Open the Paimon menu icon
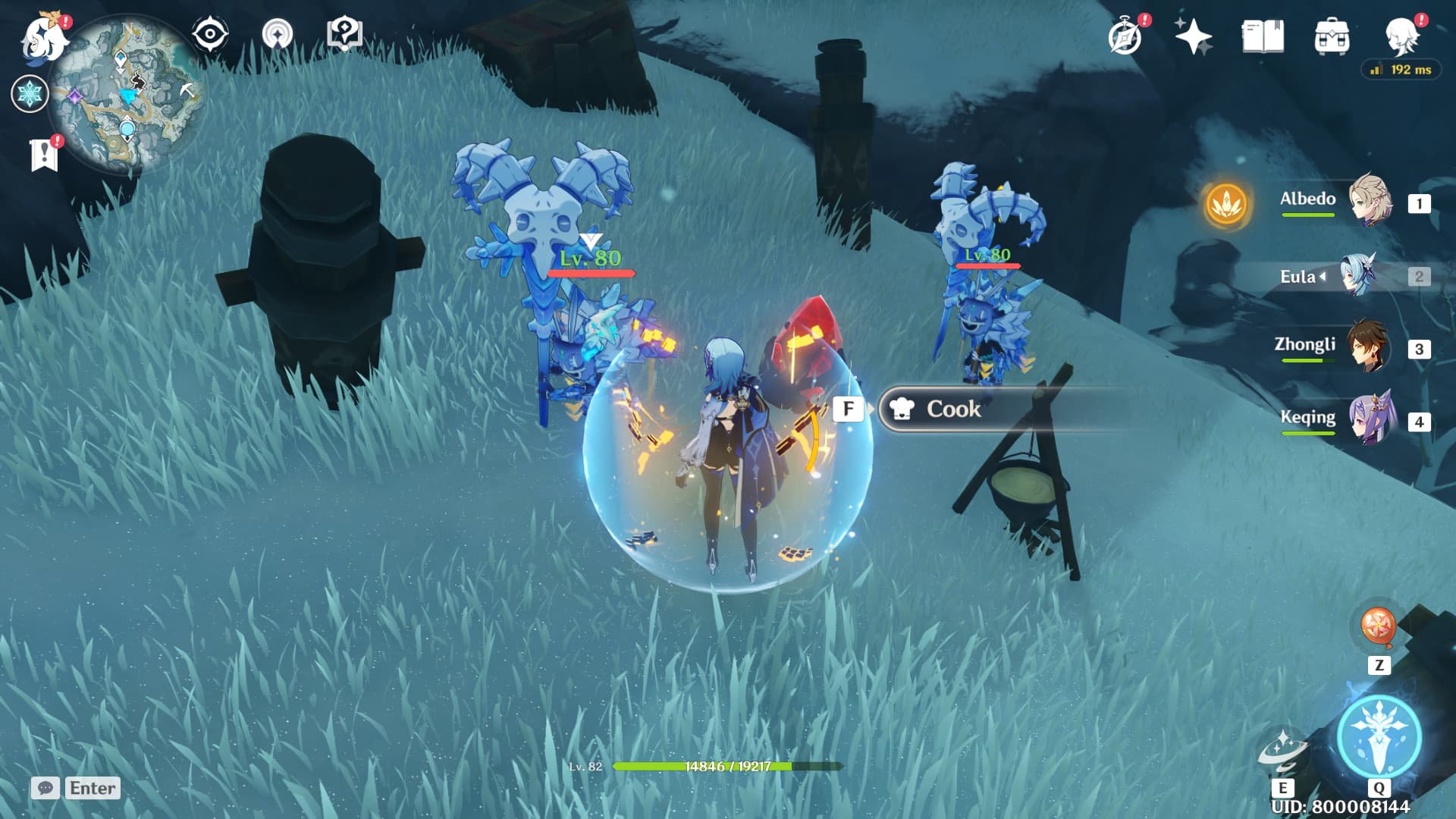The image size is (1456, 819). click(42, 38)
